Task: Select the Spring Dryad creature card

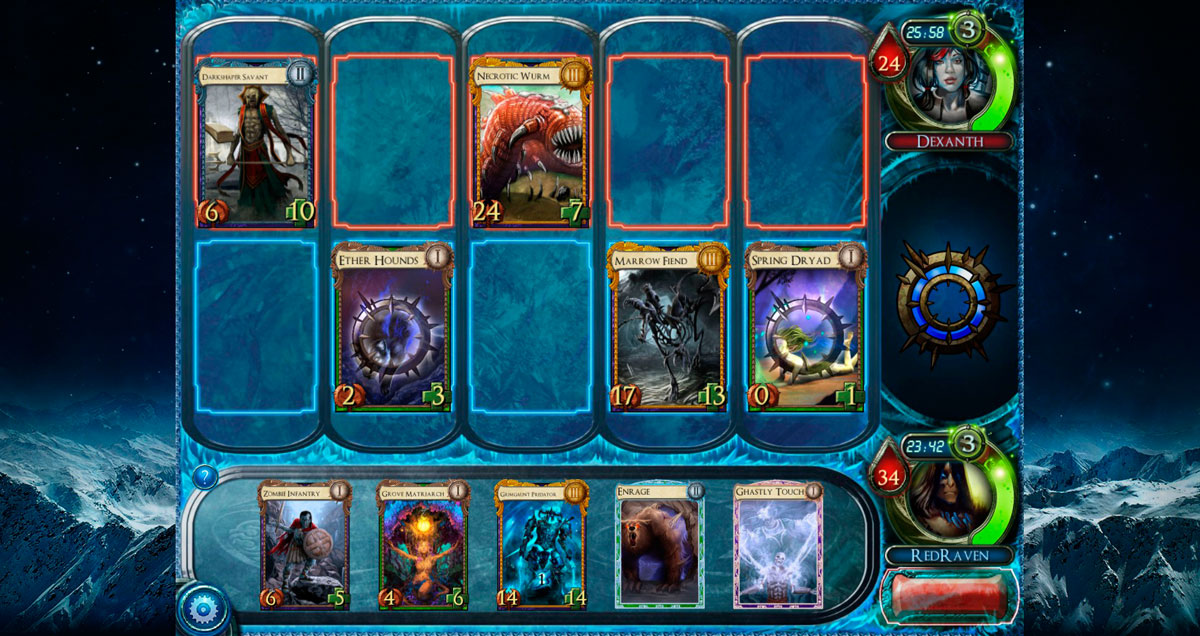Action: tap(806, 327)
